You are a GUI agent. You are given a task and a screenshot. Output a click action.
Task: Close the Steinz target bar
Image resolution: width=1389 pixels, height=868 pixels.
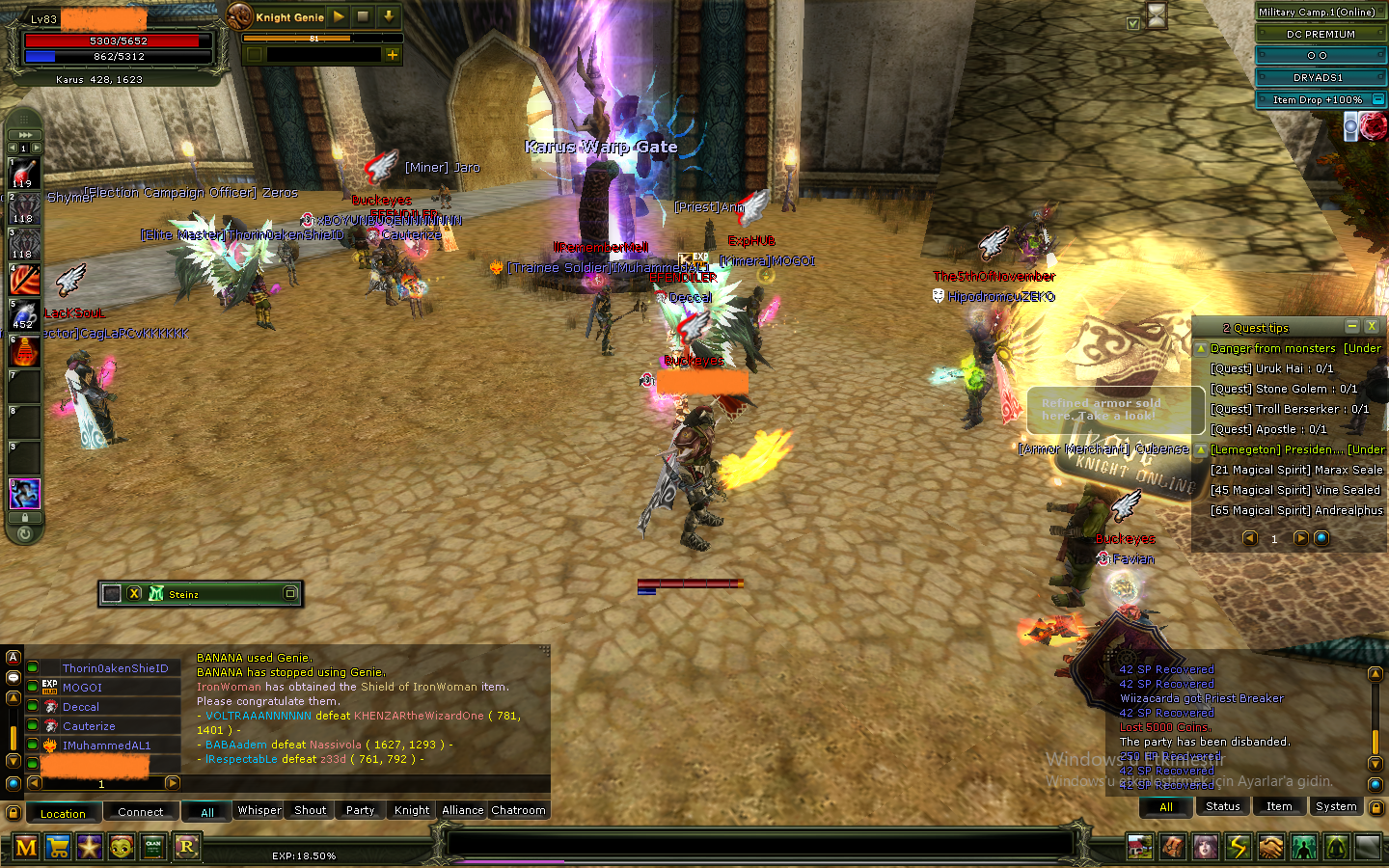(134, 593)
